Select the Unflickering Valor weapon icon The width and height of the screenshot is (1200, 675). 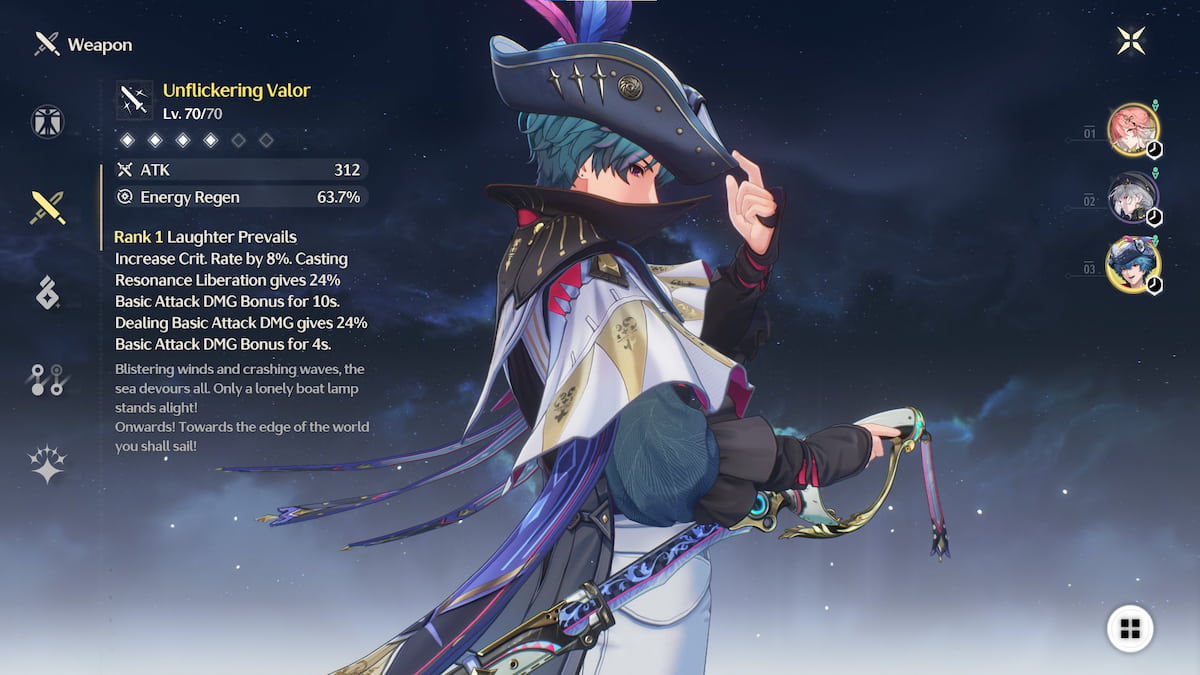point(135,100)
